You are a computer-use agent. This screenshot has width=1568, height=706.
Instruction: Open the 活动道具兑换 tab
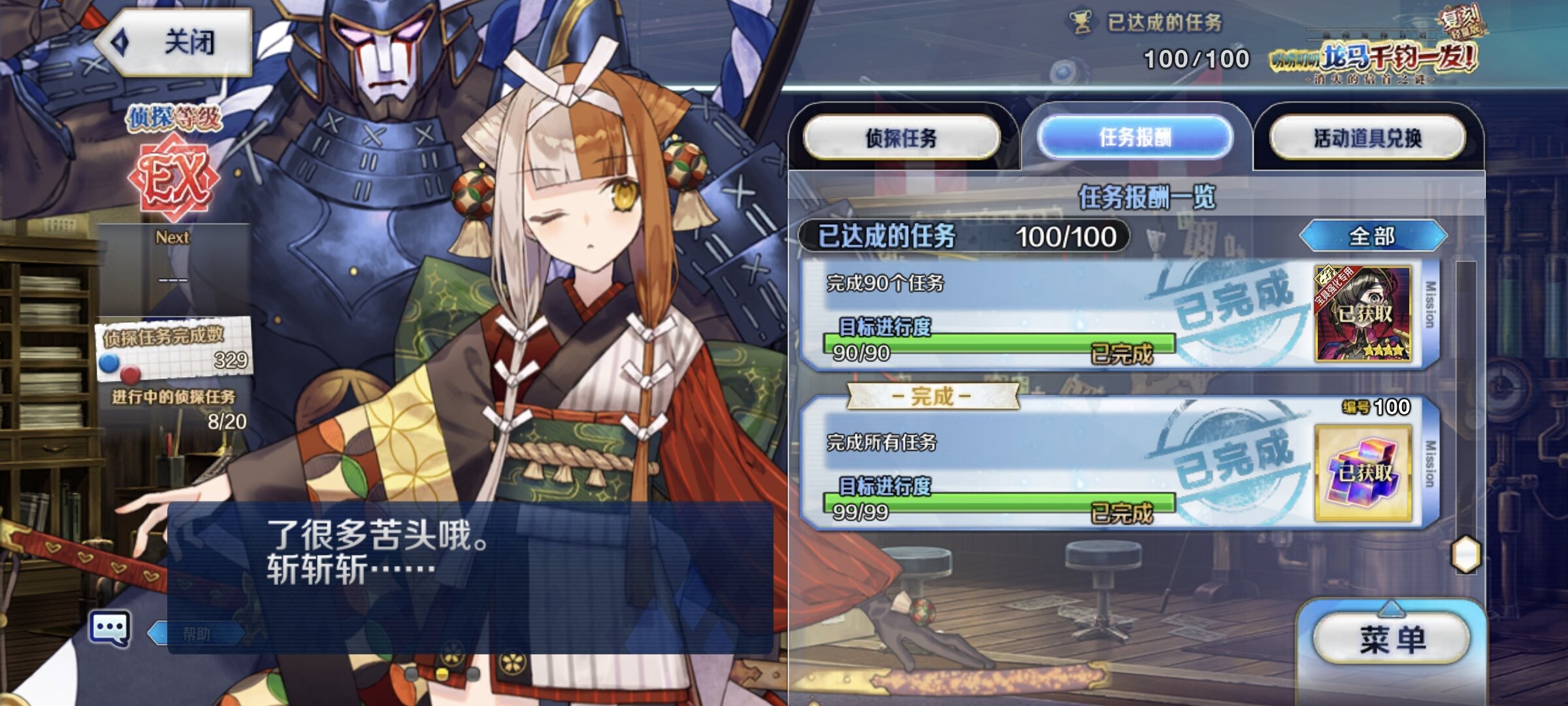(1367, 137)
